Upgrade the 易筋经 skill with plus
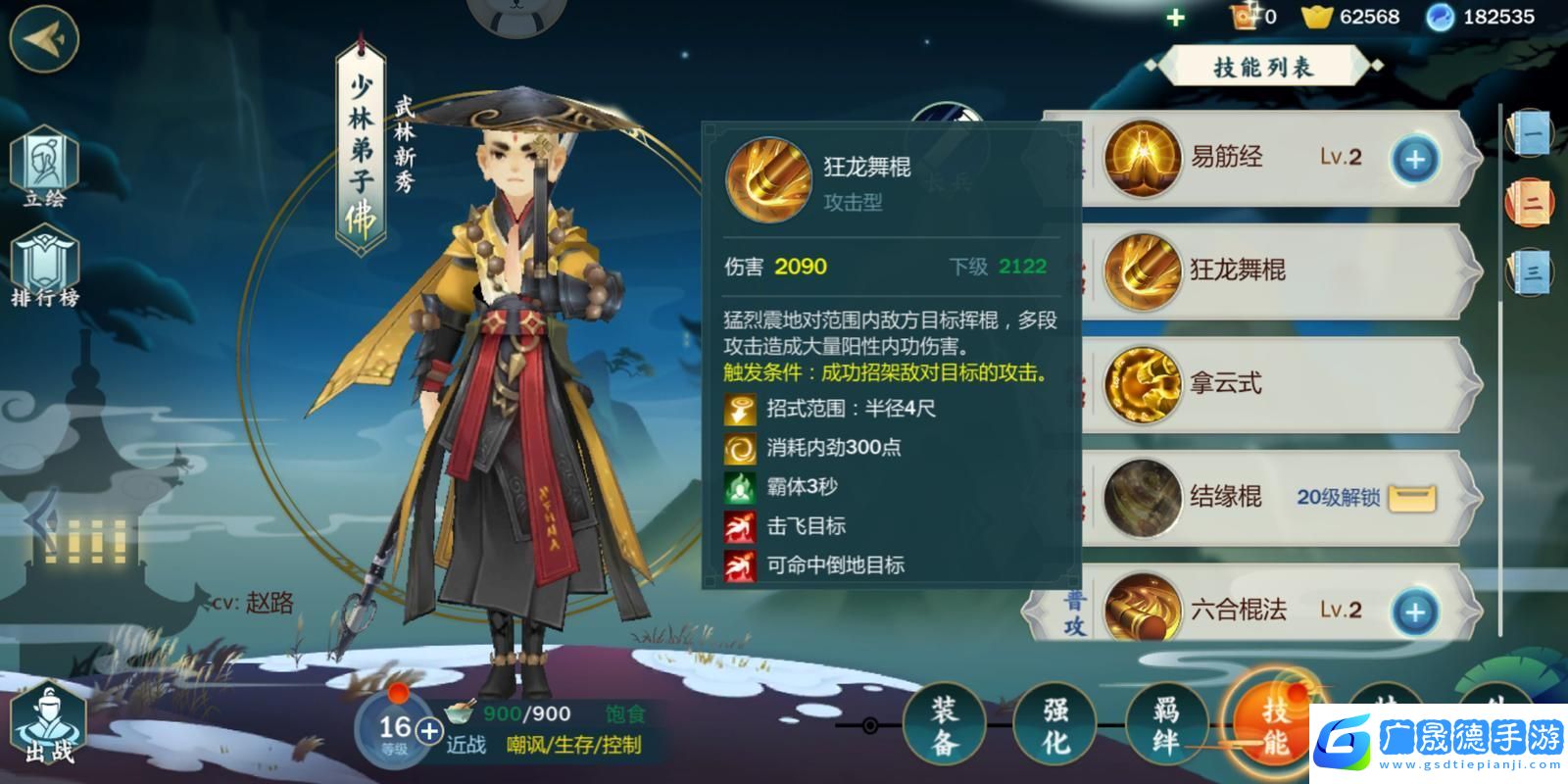Screen dimensions: 1568x784 1415,159
